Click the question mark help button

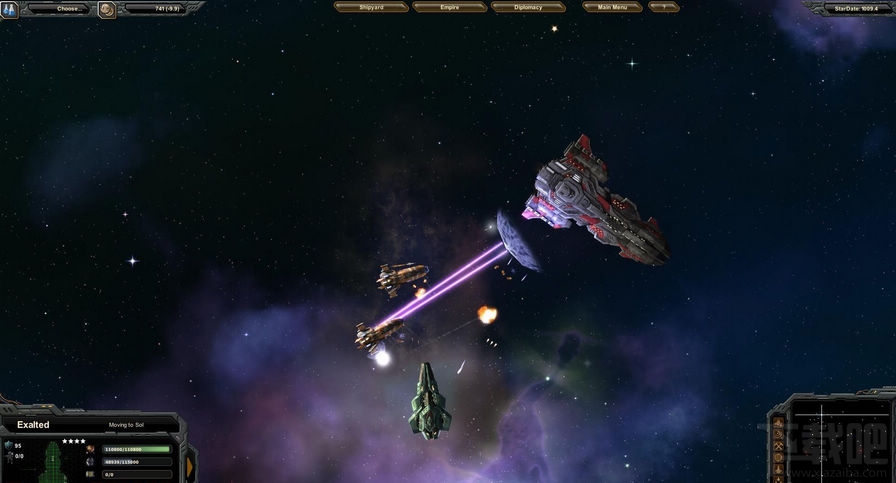click(663, 7)
